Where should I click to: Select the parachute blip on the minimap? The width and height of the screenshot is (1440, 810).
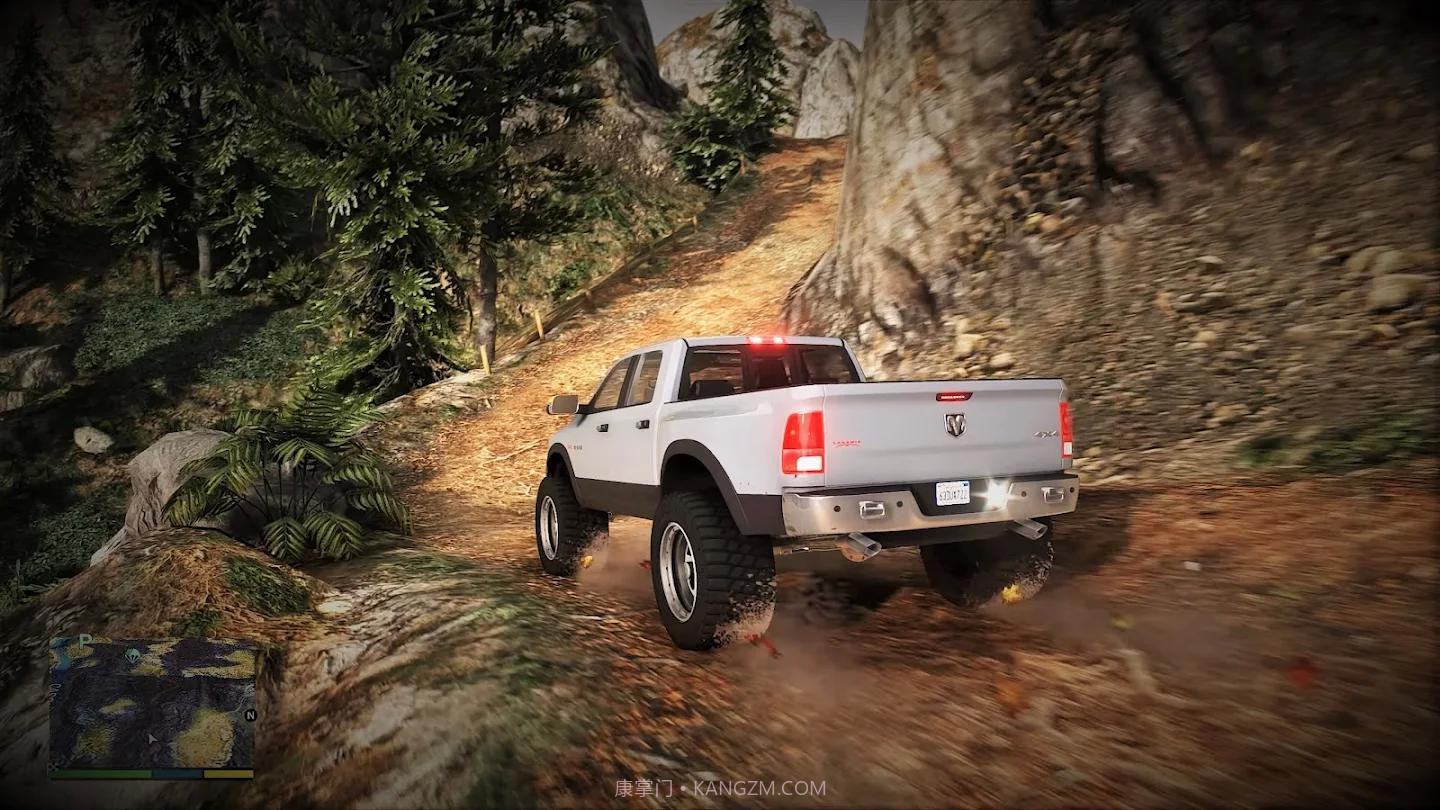click(132, 655)
